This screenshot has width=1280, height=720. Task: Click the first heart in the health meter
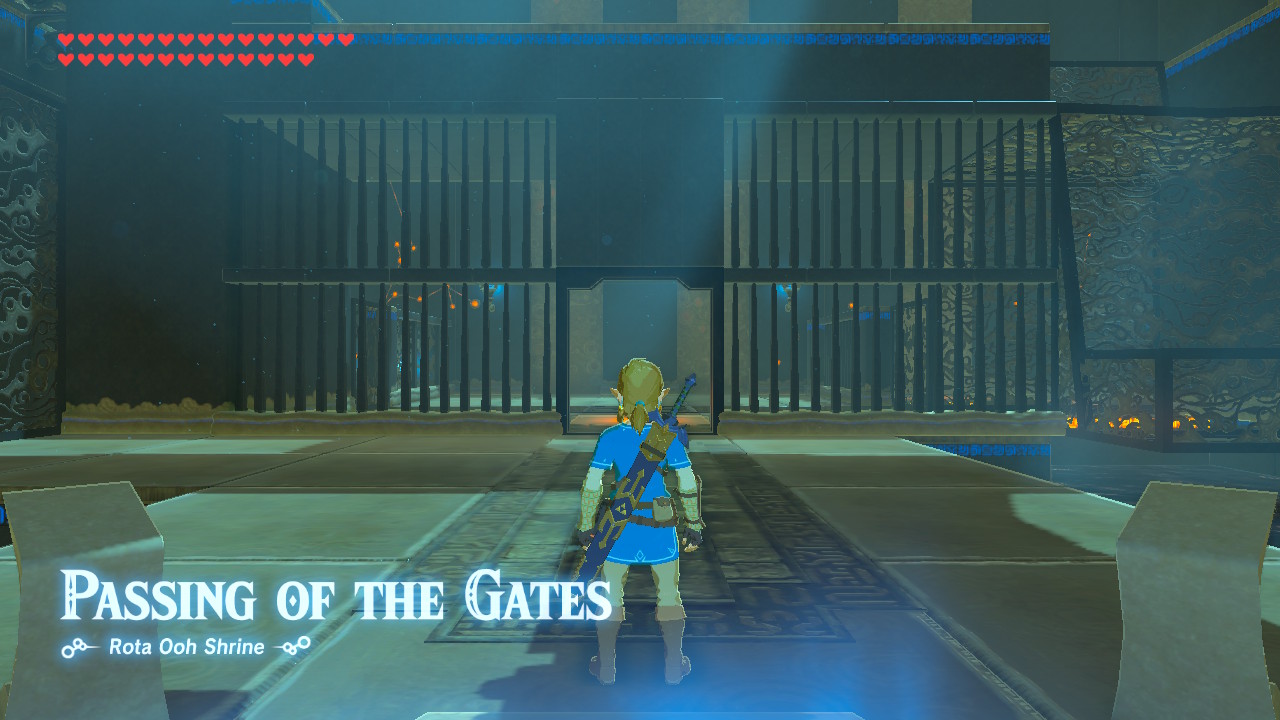pyautogui.click(x=66, y=40)
